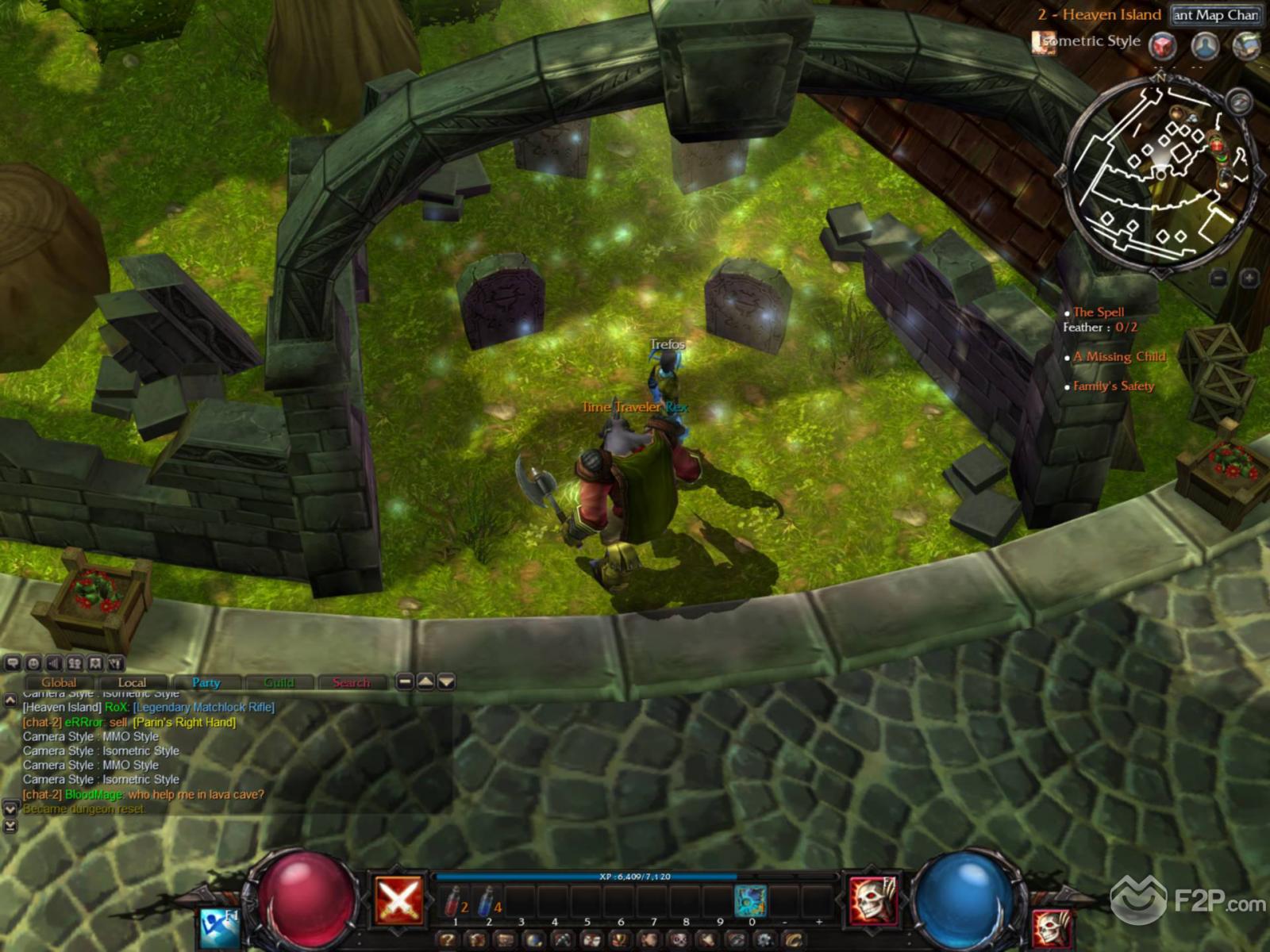Click the crossed swords attack skill

[x=398, y=900]
